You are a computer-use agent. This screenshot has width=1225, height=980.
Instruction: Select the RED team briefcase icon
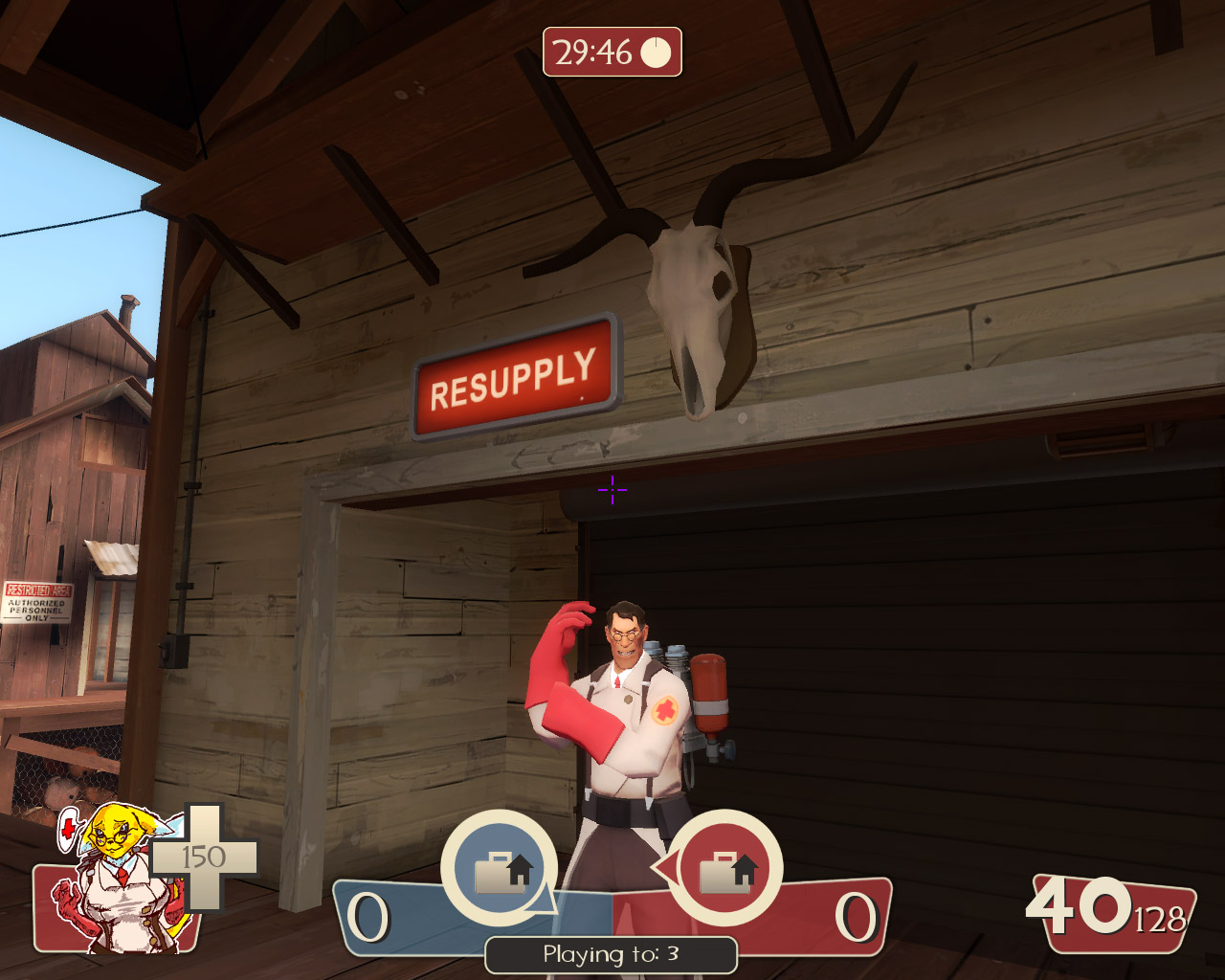(724, 866)
